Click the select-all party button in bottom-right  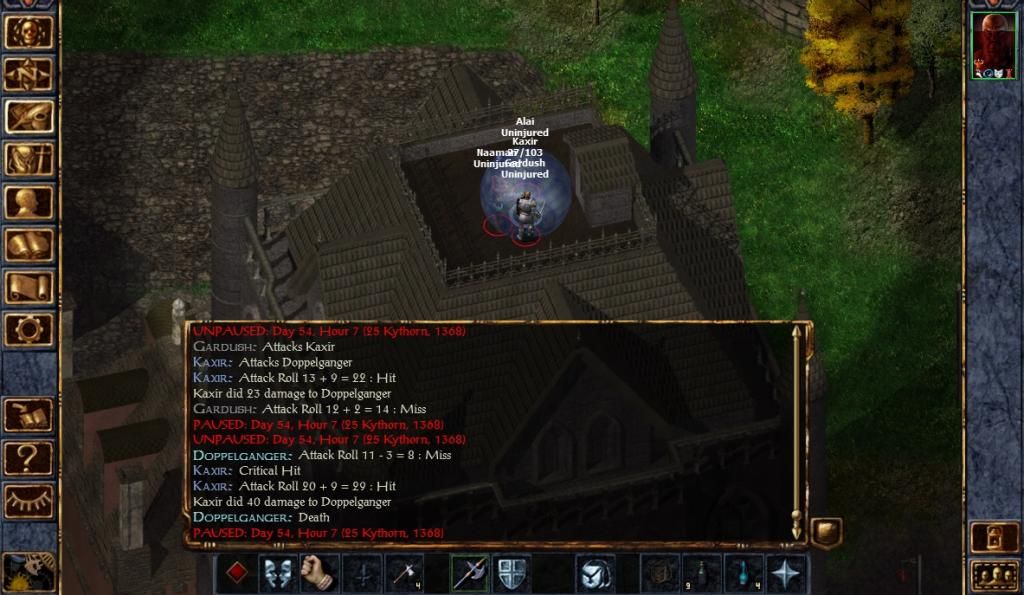[x=994, y=575]
